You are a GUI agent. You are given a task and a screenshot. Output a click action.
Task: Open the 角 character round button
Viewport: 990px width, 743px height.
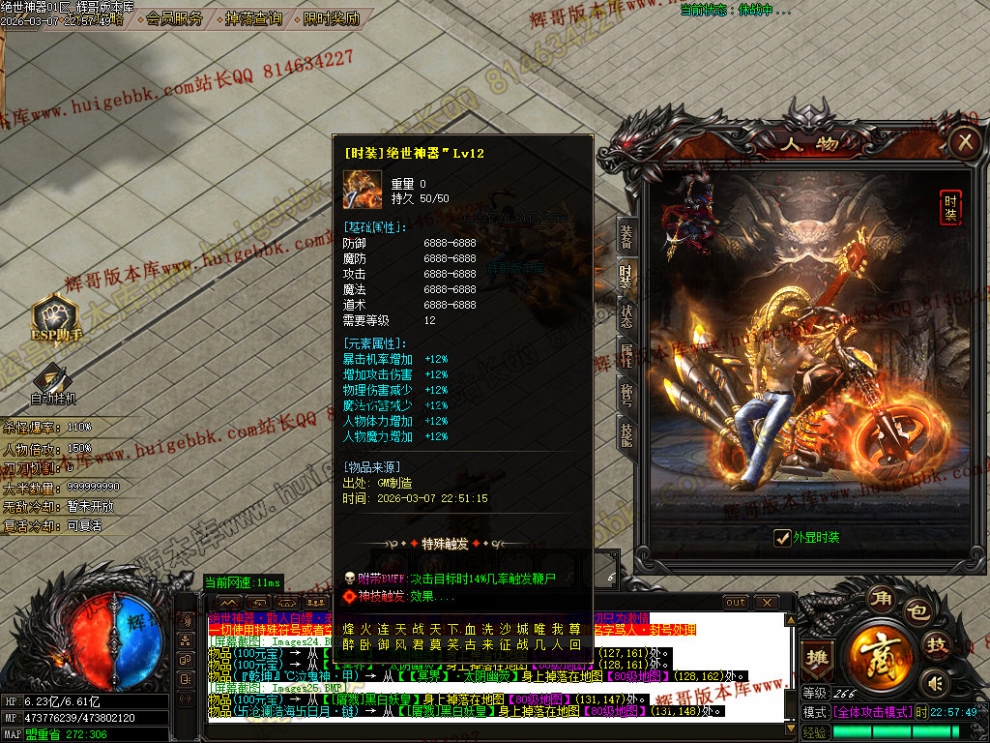pyautogui.click(x=882, y=601)
